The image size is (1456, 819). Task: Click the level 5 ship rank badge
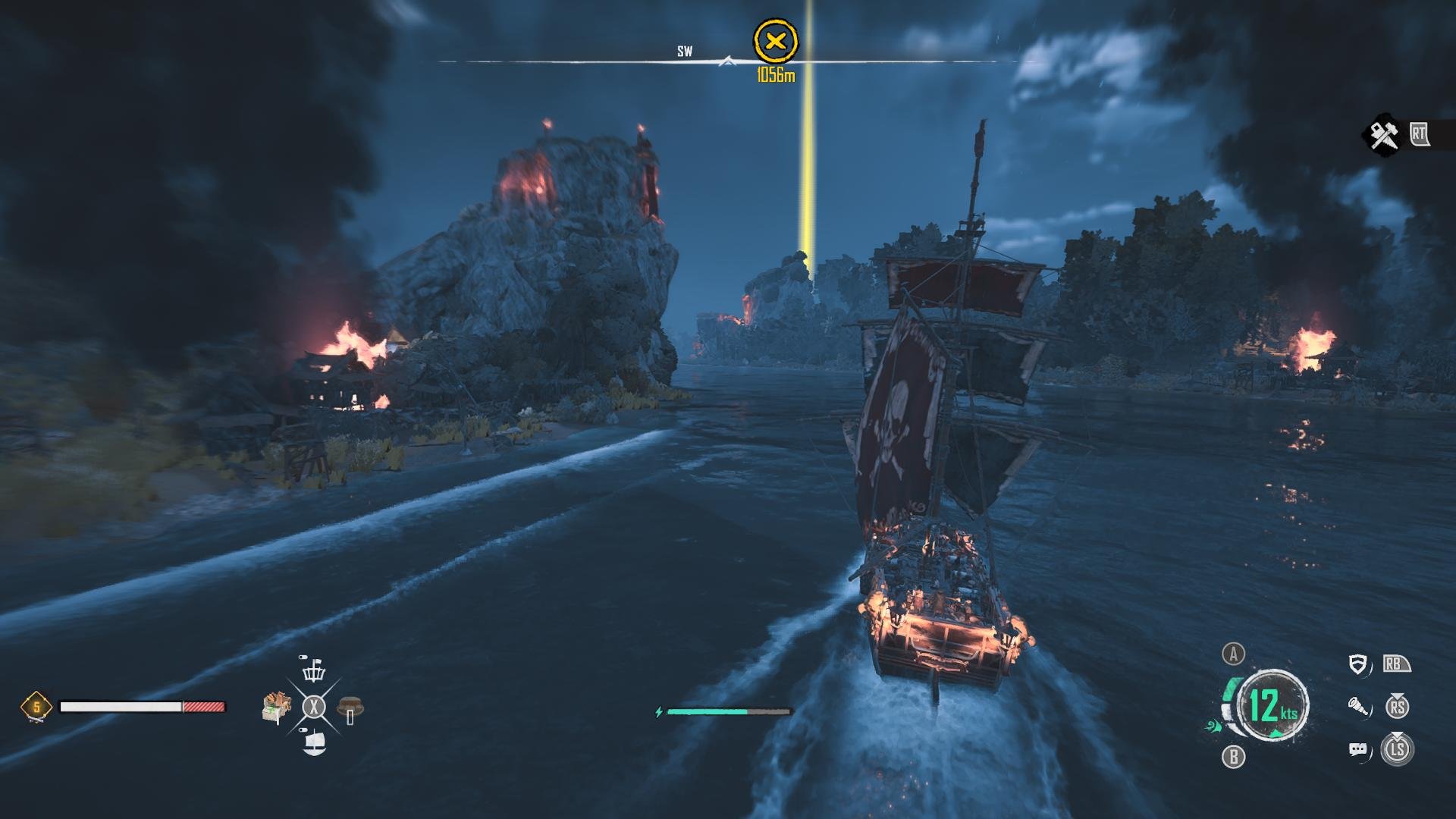coord(36,708)
